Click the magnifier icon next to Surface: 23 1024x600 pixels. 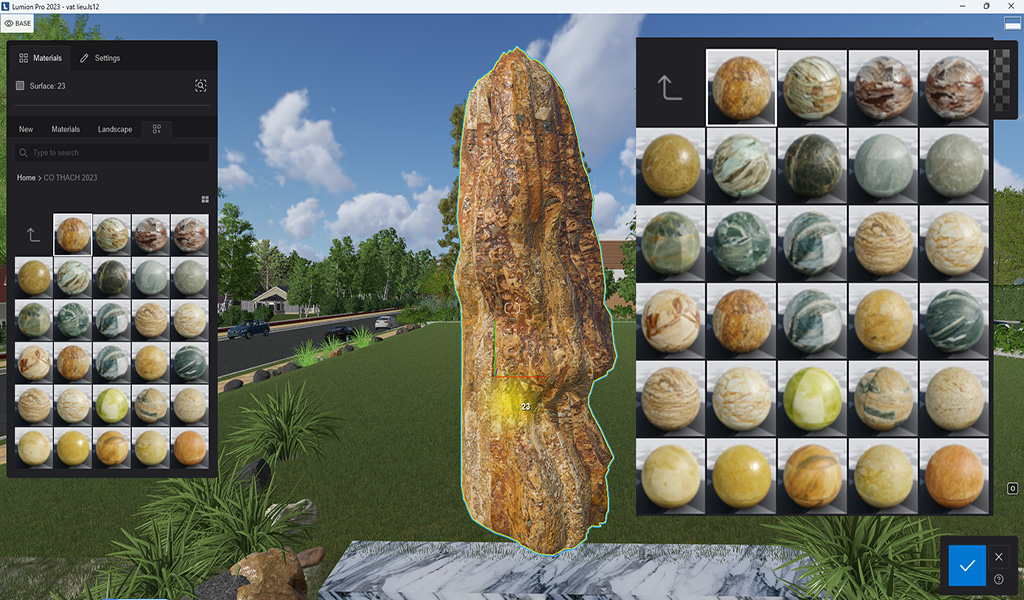pyautogui.click(x=200, y=86)
